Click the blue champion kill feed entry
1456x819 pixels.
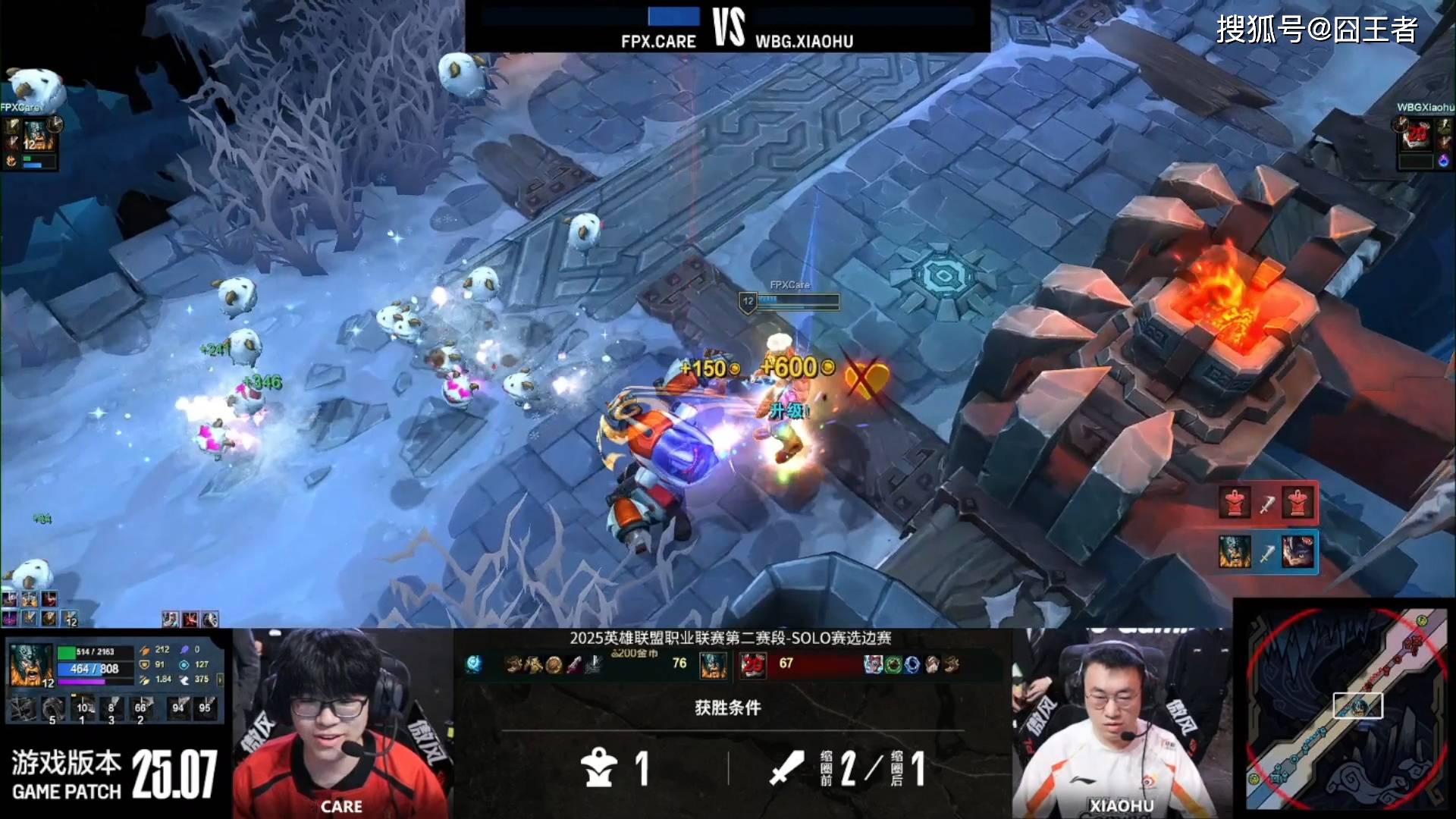pyautogui.click(x=1266, y=551)
